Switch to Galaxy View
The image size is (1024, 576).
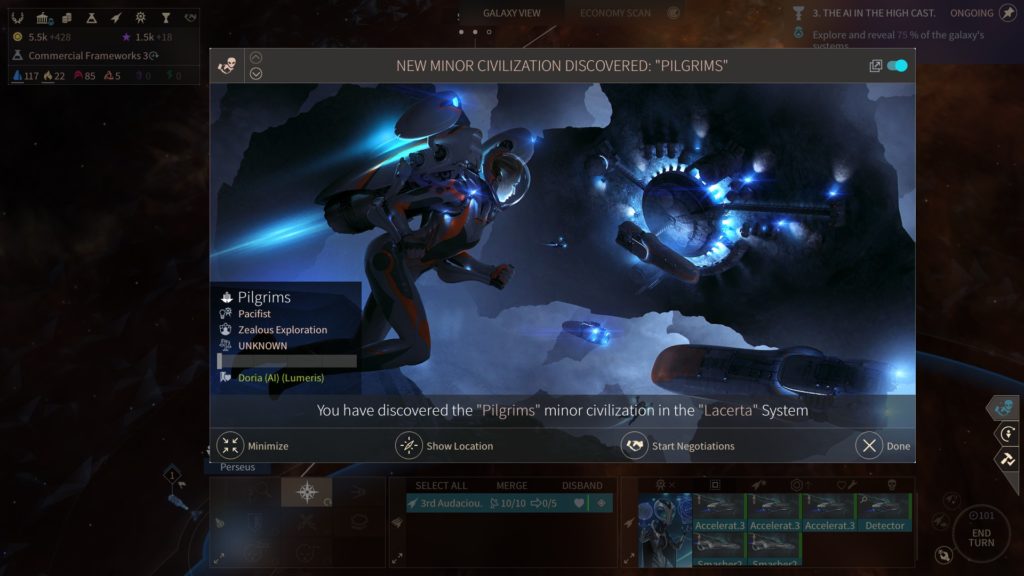(511, 13)
